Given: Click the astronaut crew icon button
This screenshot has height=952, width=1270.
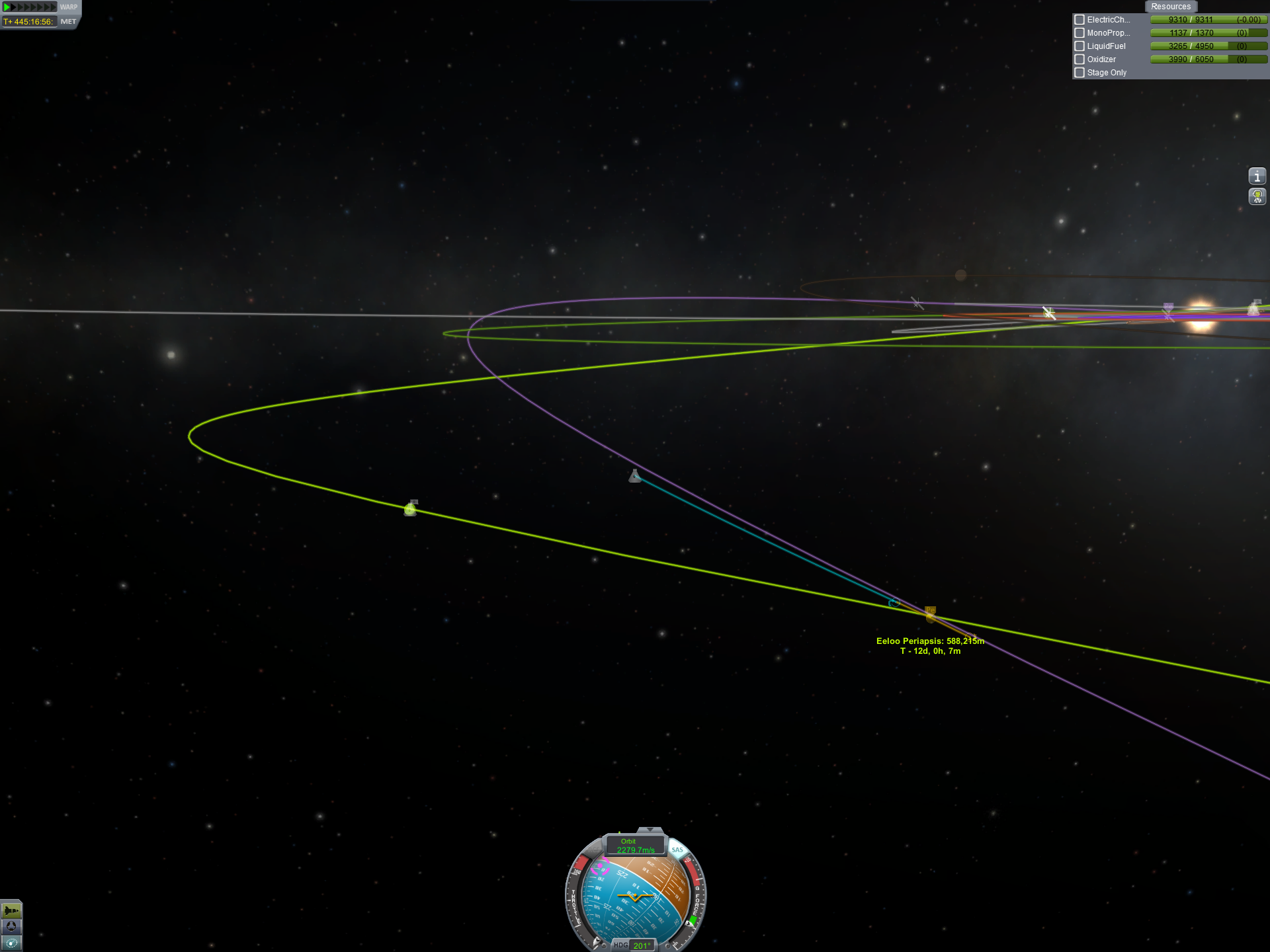Looking at the screenshot, I should (1257, 196).
